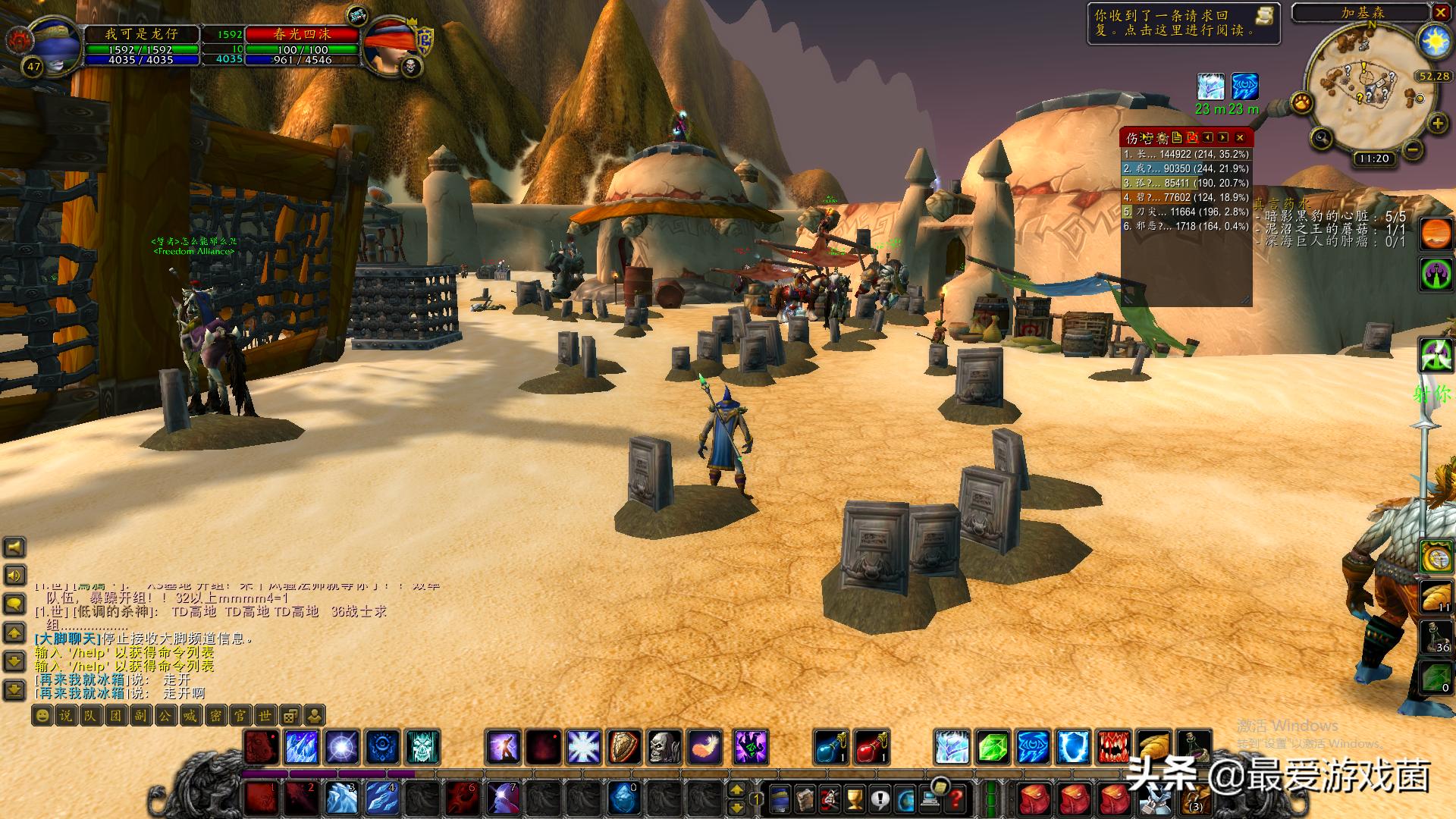
Task: Use the red health potion
Action: (x=872, y=747)
